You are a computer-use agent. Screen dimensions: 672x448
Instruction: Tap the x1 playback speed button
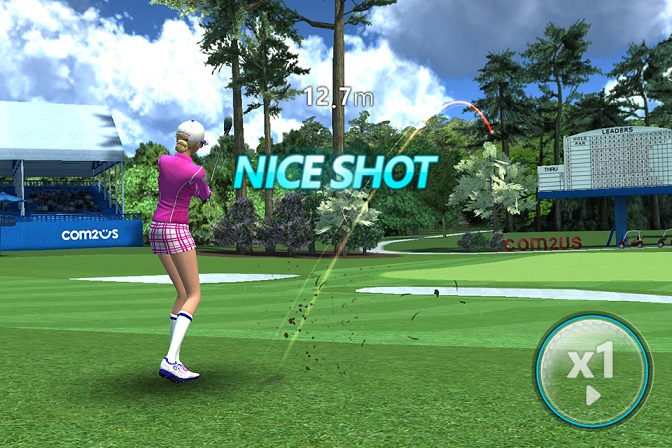click(x=593, y=370)
